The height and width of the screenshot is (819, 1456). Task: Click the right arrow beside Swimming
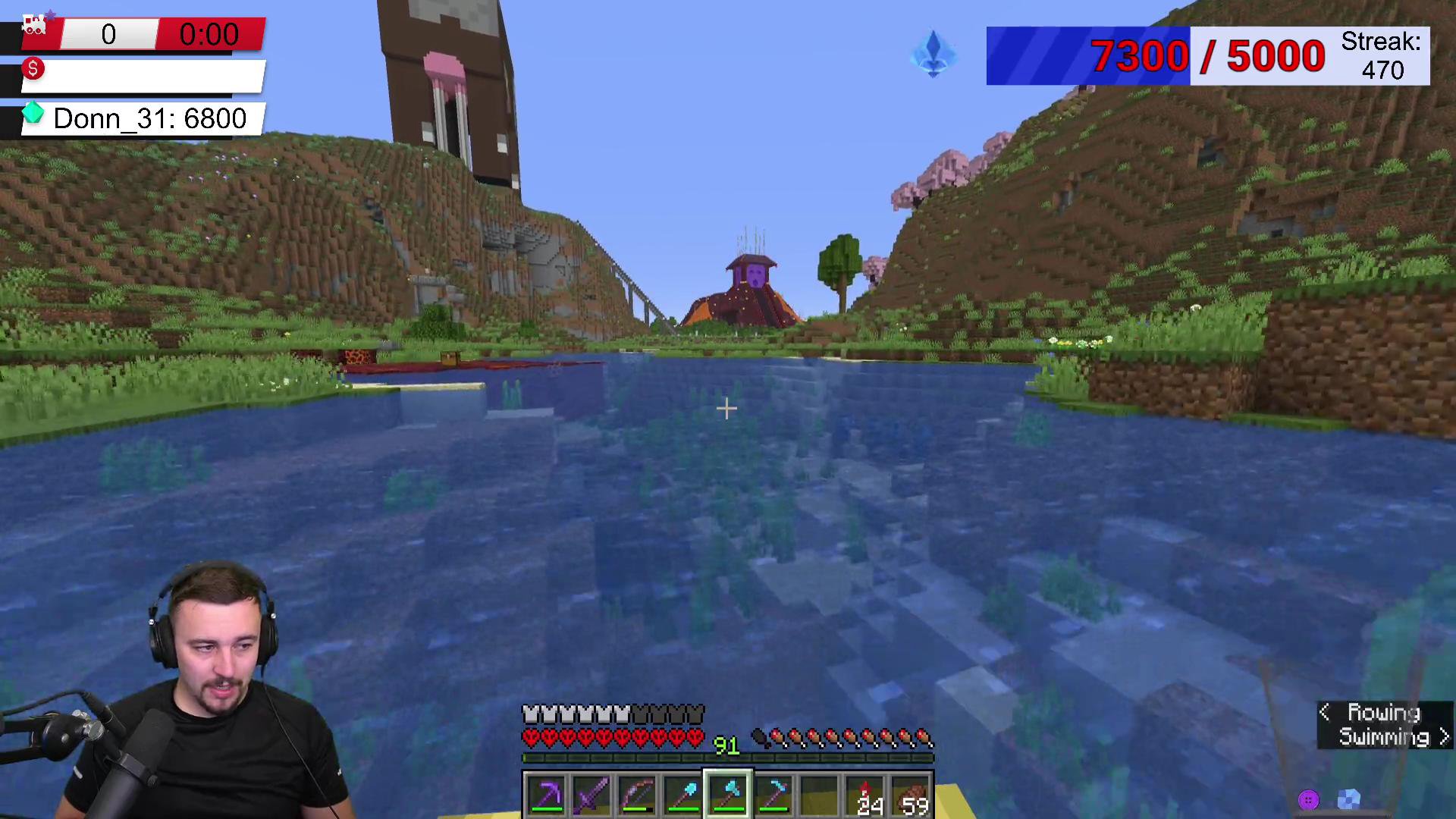click(1443, 736)
